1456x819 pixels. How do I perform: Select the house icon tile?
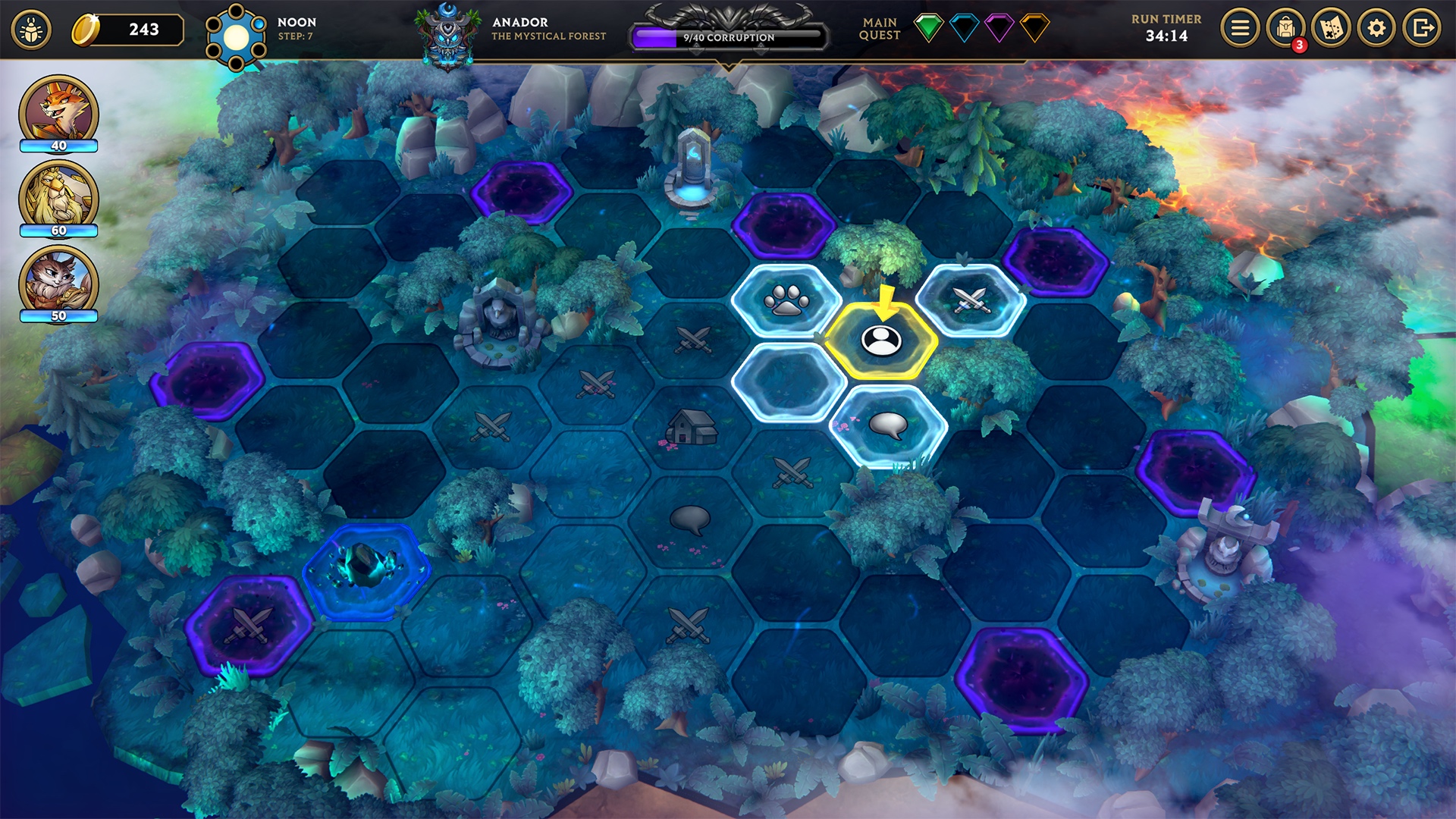[x=691, y=427]
